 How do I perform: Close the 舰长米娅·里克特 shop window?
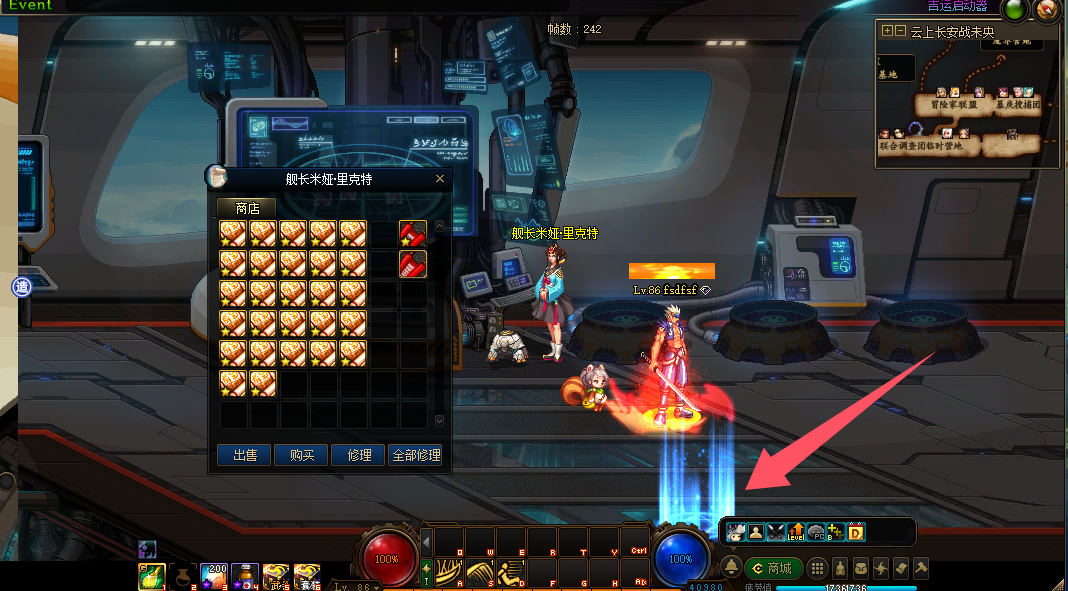[x=440, y=179]
